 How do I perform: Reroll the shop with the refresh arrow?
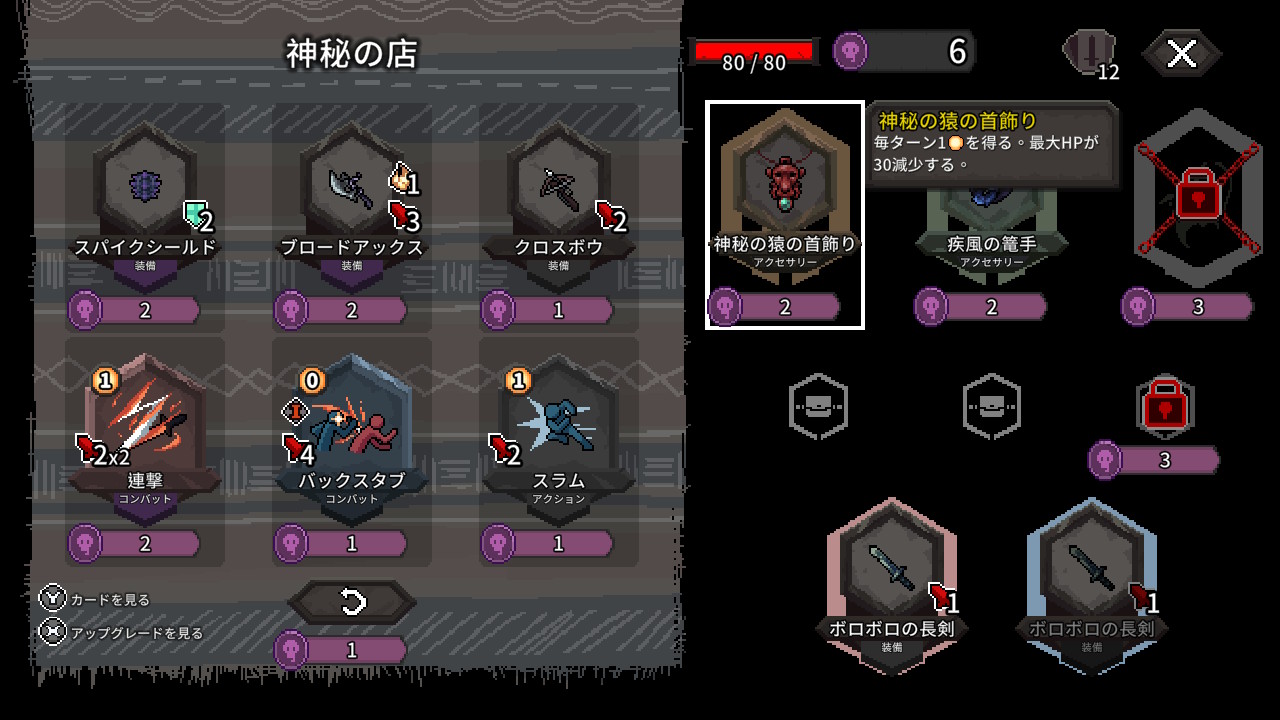pos(352,602)
